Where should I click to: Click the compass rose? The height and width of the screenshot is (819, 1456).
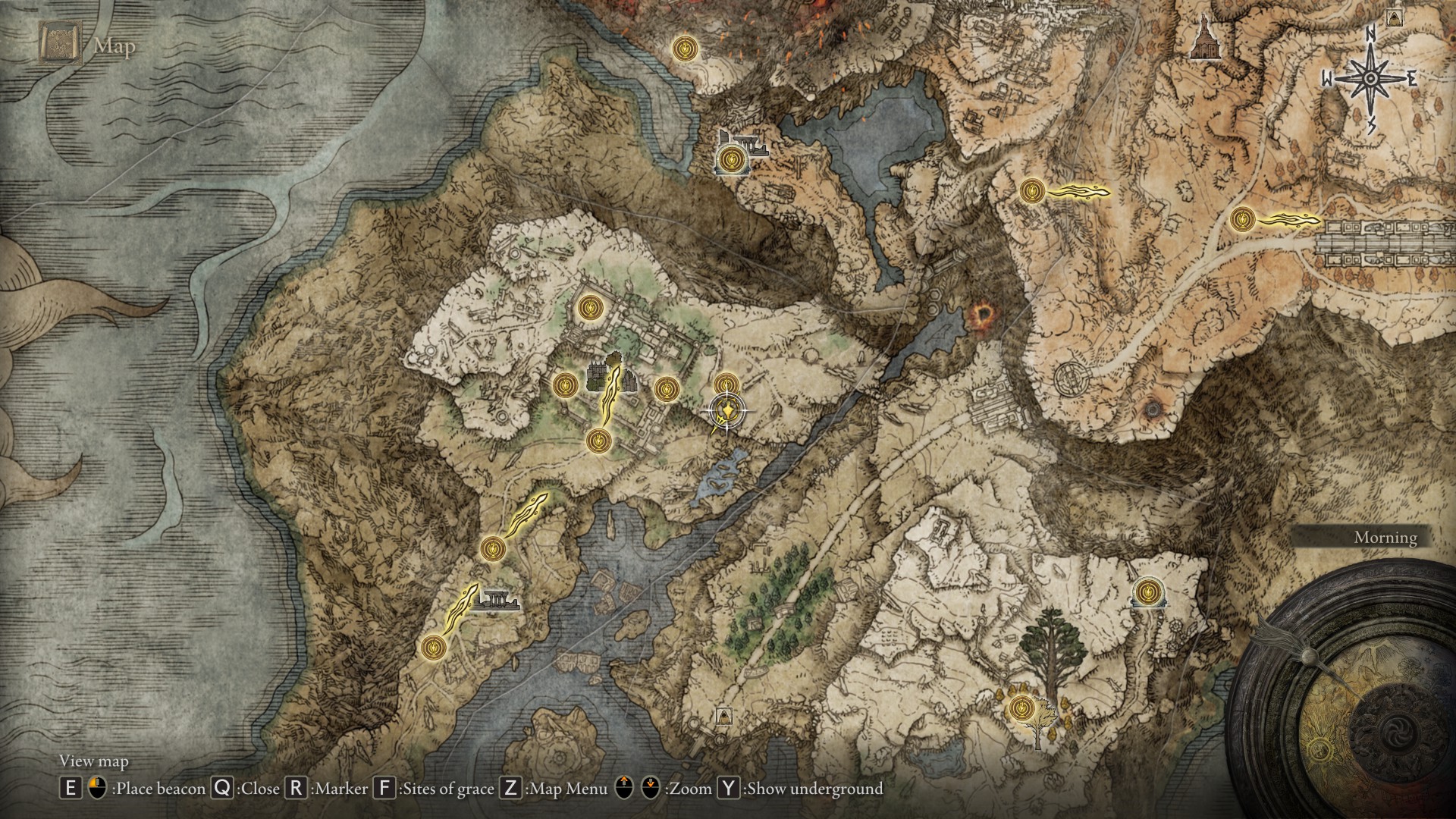coord(1370,78)
